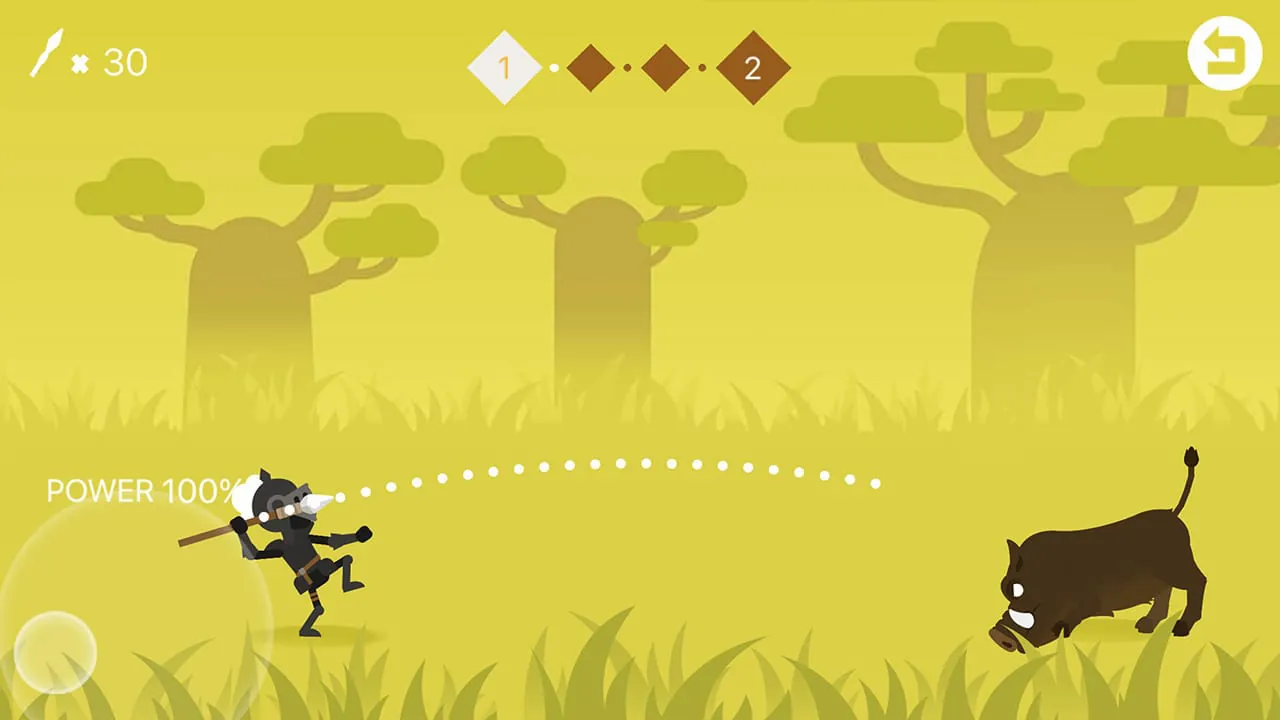Click the aiming joystick circle
The width and height of the screenshot is (1280, 720).
(x=55, y=650)
